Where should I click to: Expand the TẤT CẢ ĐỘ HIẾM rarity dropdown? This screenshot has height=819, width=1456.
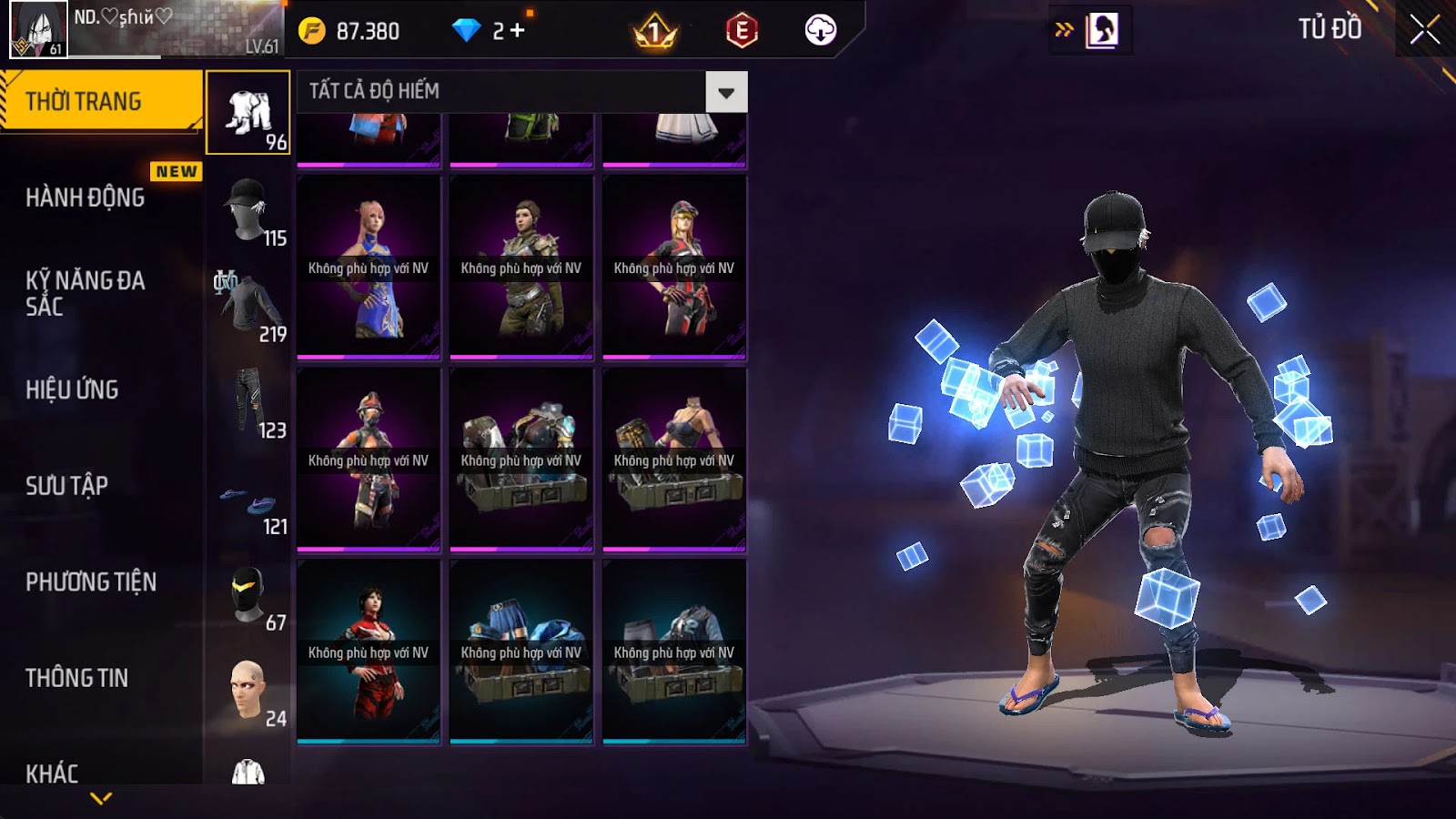pyautogui.click(x=726, y=92)
